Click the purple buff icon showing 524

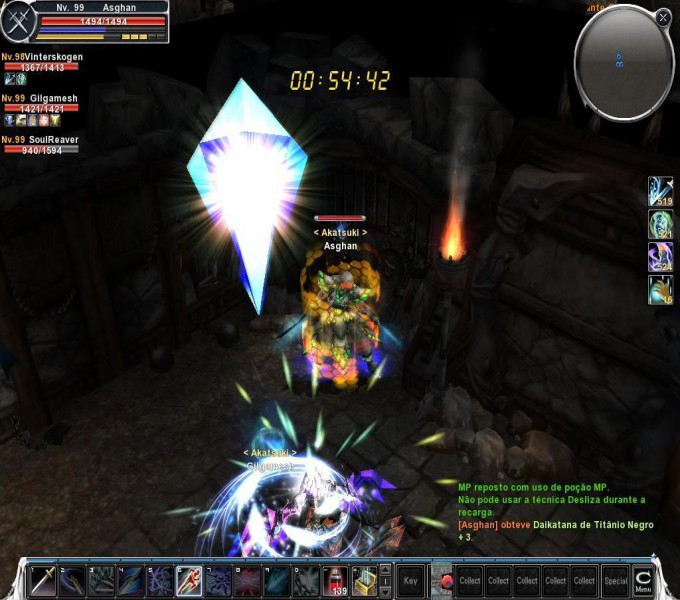coord(661,257)
